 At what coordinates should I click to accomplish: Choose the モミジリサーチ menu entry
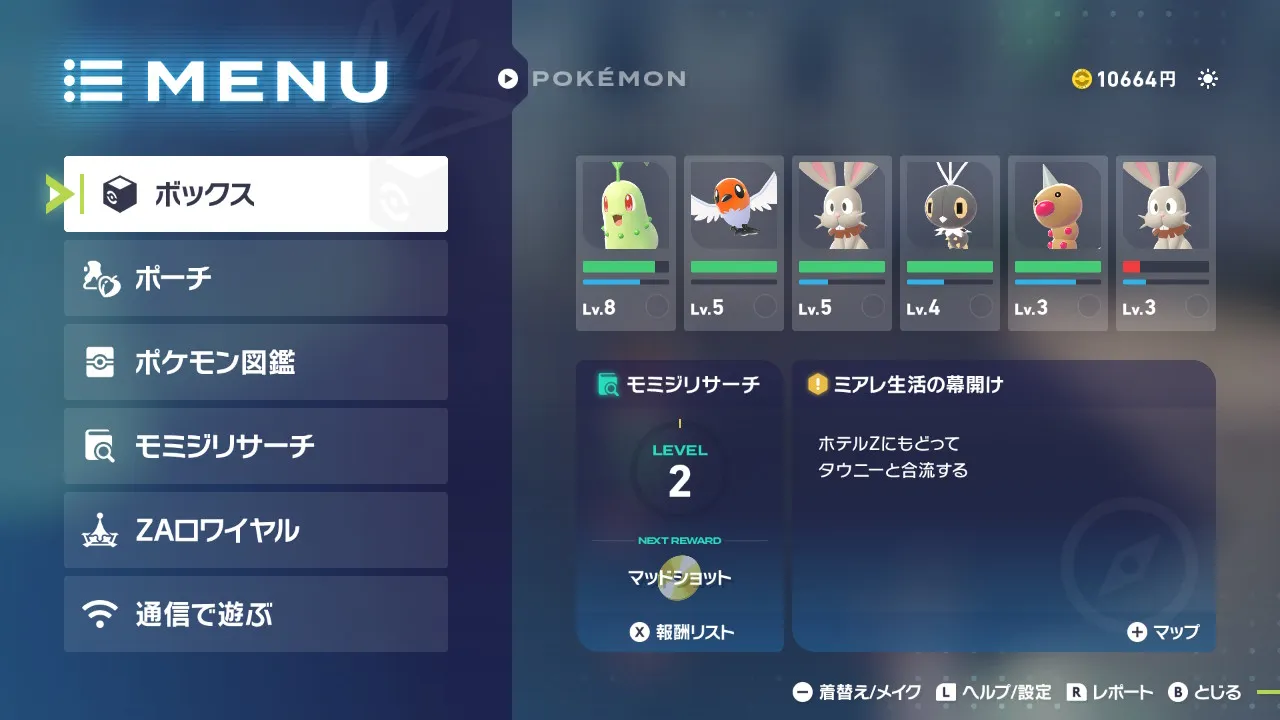point(255,446)
